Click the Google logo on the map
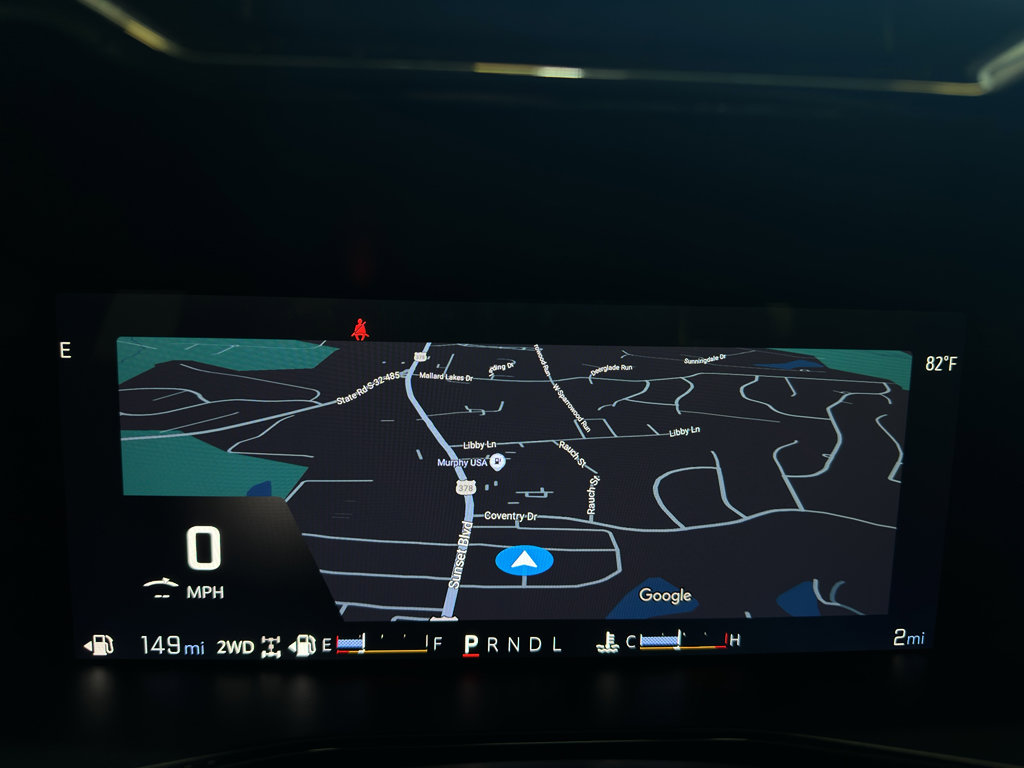This screenshot has height=768, width=1024. coord(665,596)
